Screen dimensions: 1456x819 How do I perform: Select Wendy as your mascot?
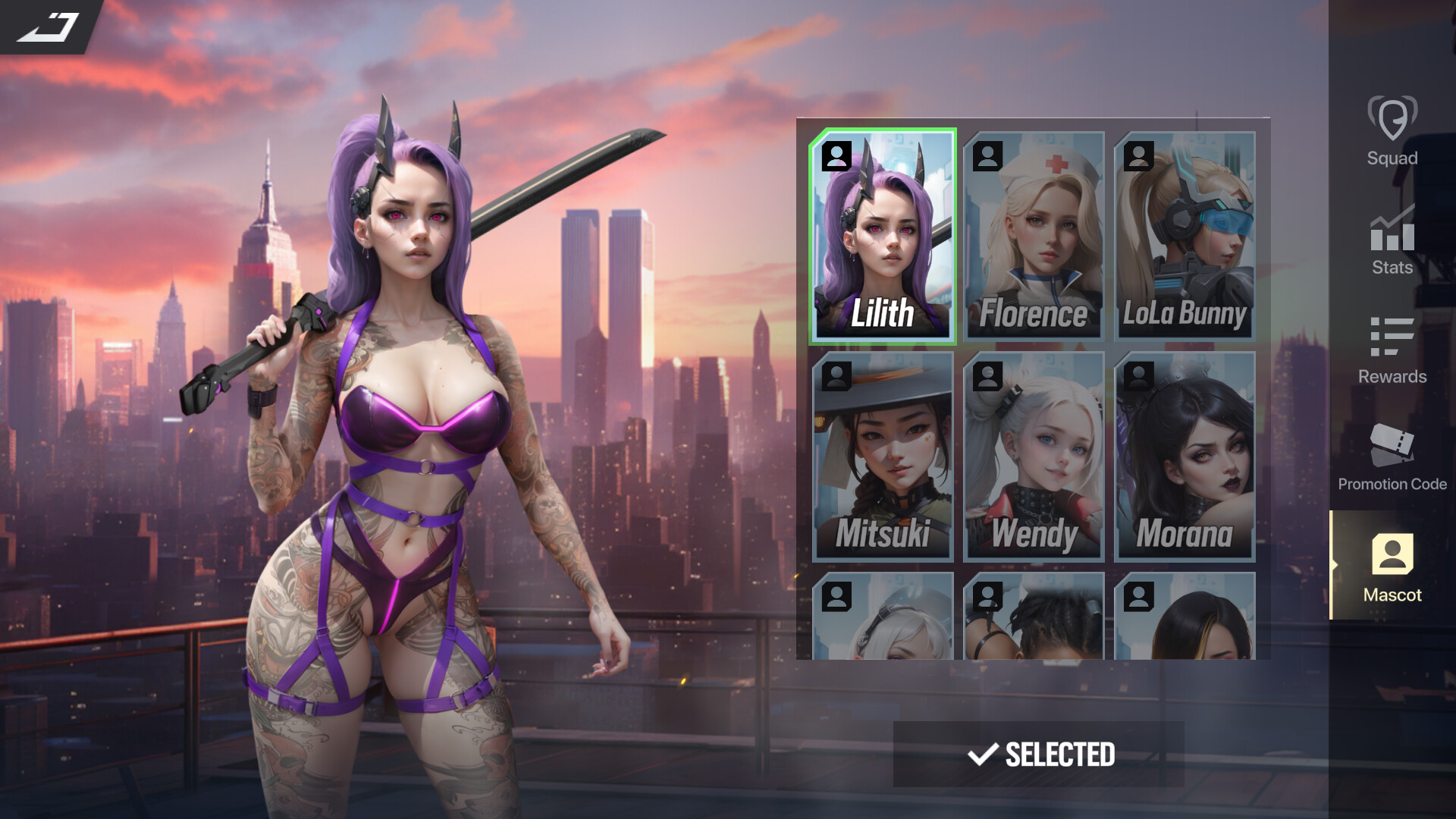point(1034,457)
